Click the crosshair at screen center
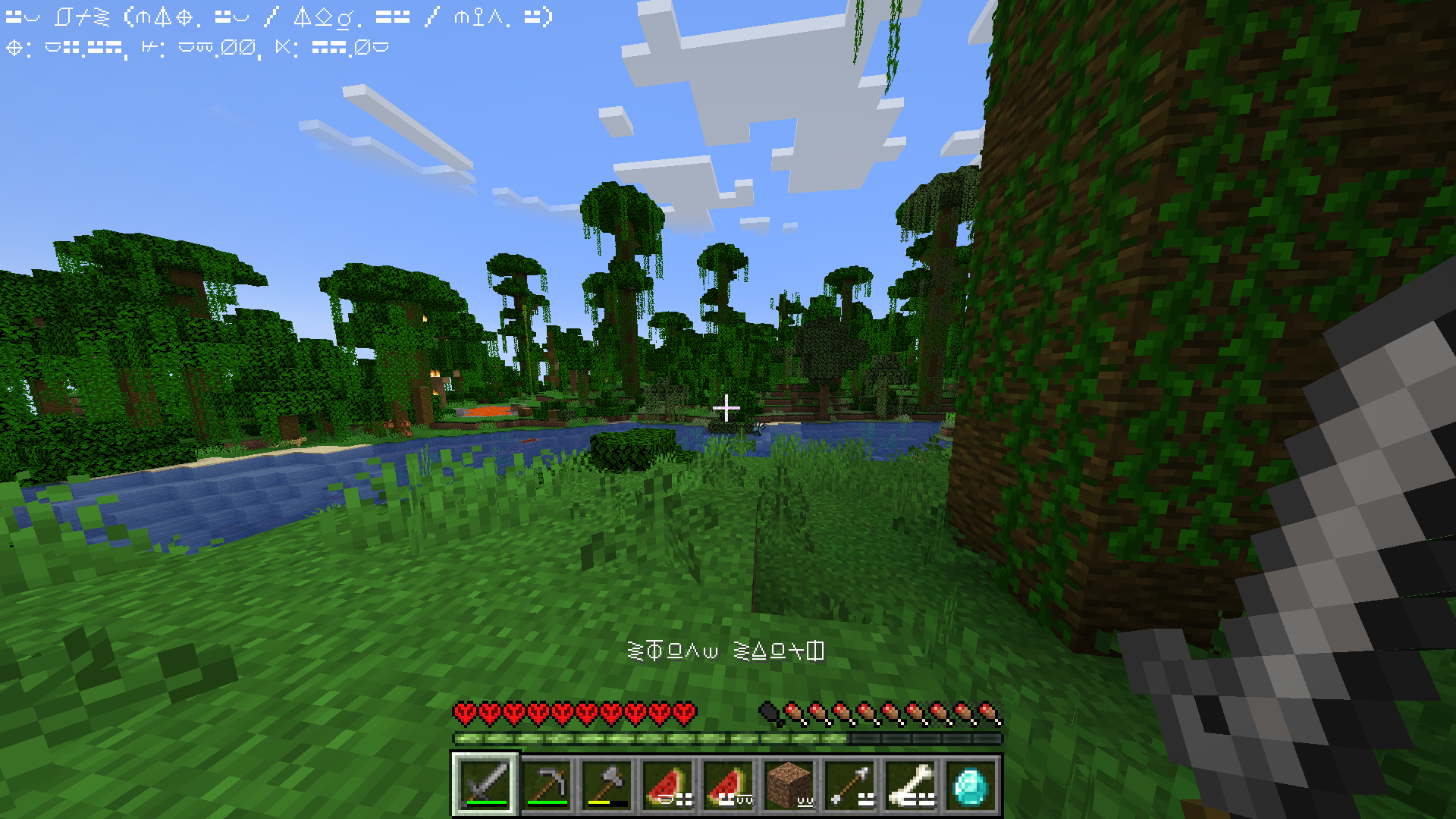This screenshot has height=819, width=1456. pos(728,408)
